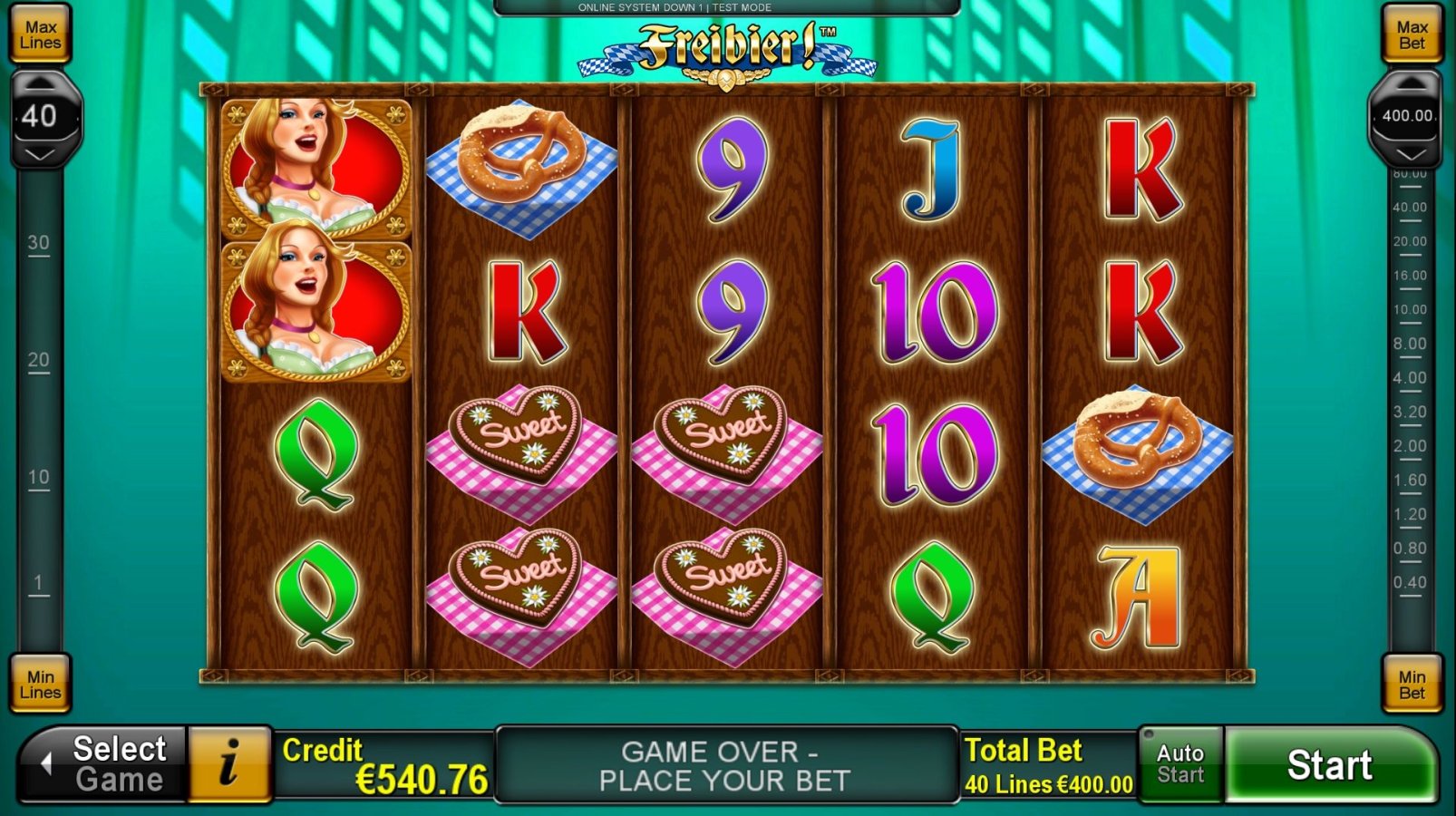Image resolution: width=1456 pixels, height=816 pixels.
Task: Hit the green Start button
Action: [1329, 765]
